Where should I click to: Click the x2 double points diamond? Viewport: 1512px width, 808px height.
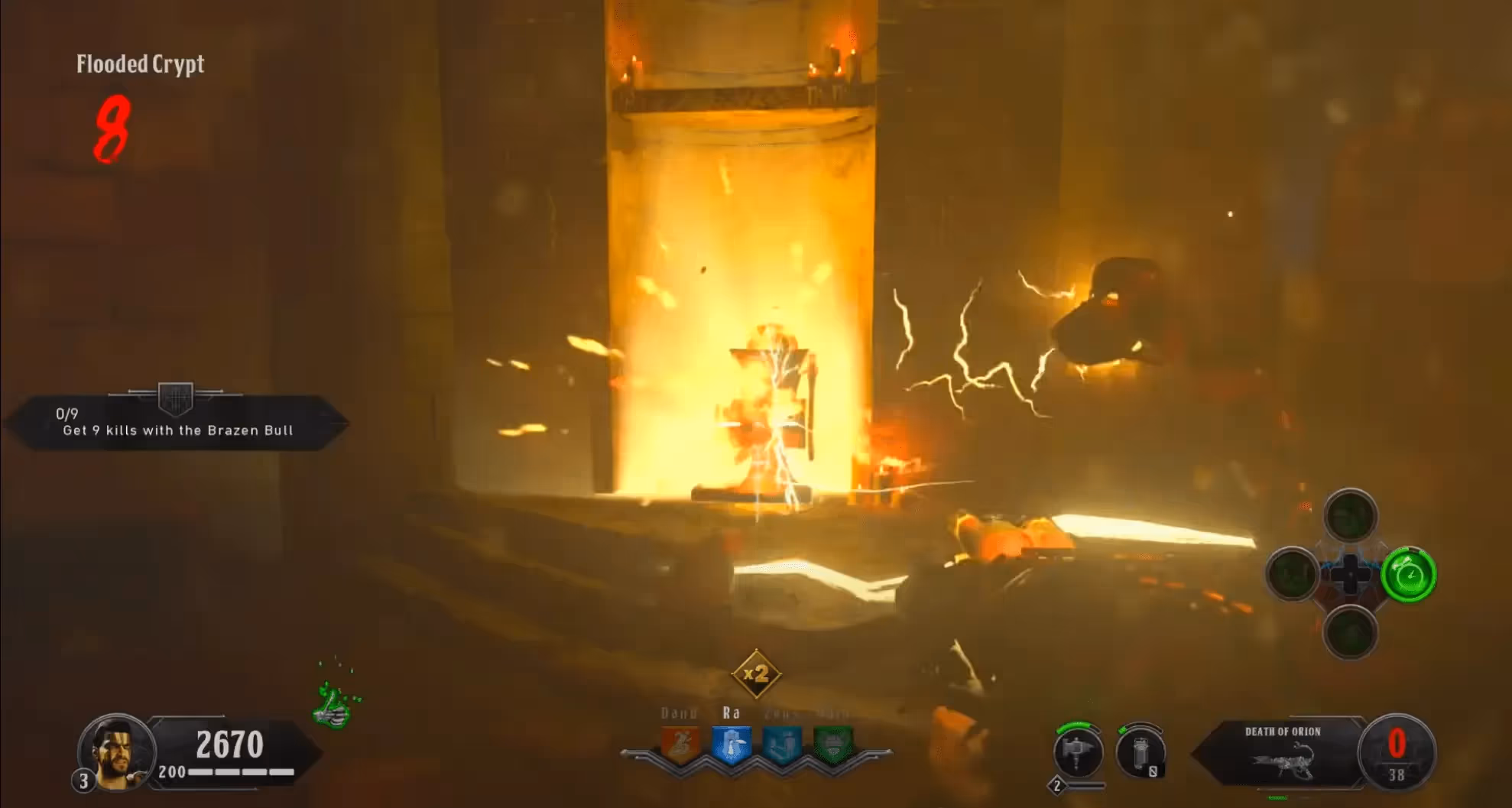pyautogui.click(x=756, y=674)
